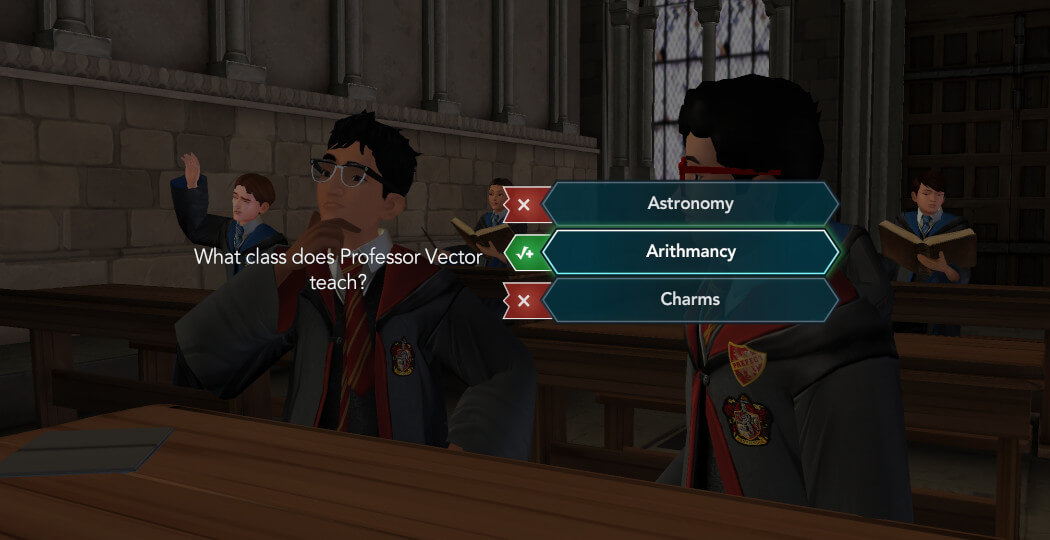This screenshot has width=1050, height=540.
Task: Select Arithmancy as the answer
Action: click(690, 252)
